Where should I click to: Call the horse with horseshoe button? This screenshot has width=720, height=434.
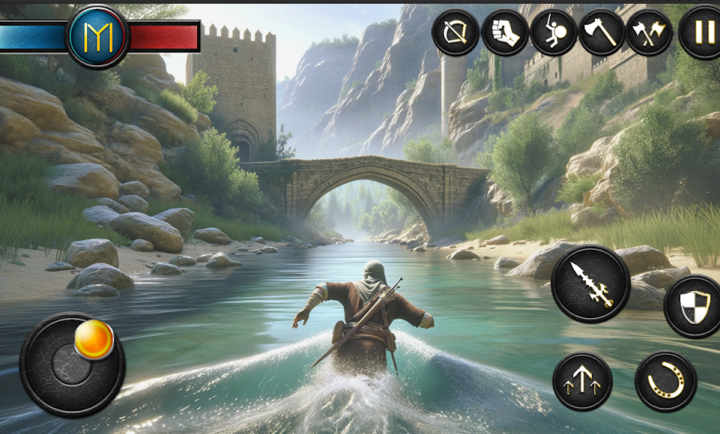(666, 381)
